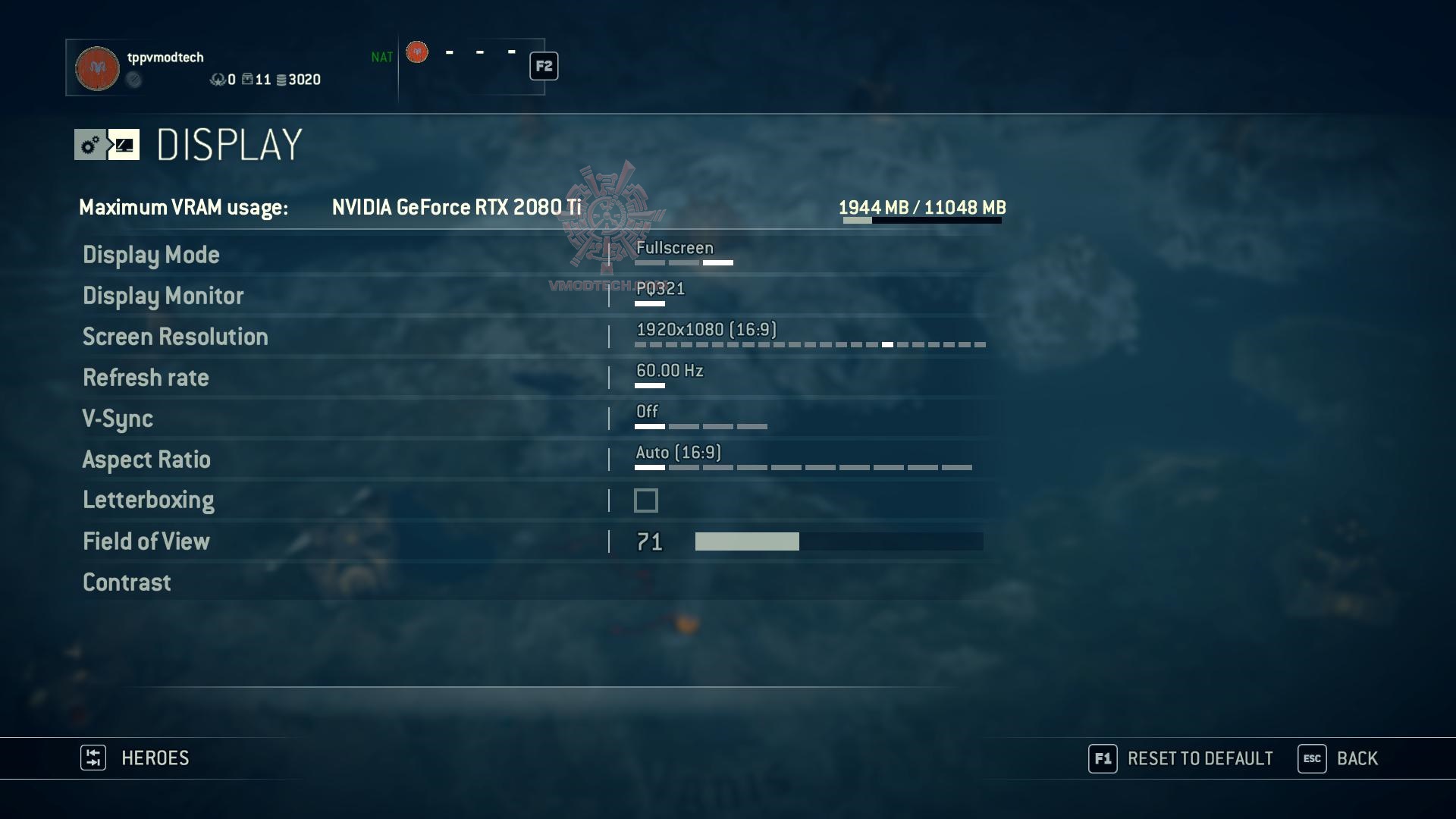This screenshot has width=1456, height=819.
Task: Toggle the Letterboxing checkbox
Action: [x=646, y=500]
